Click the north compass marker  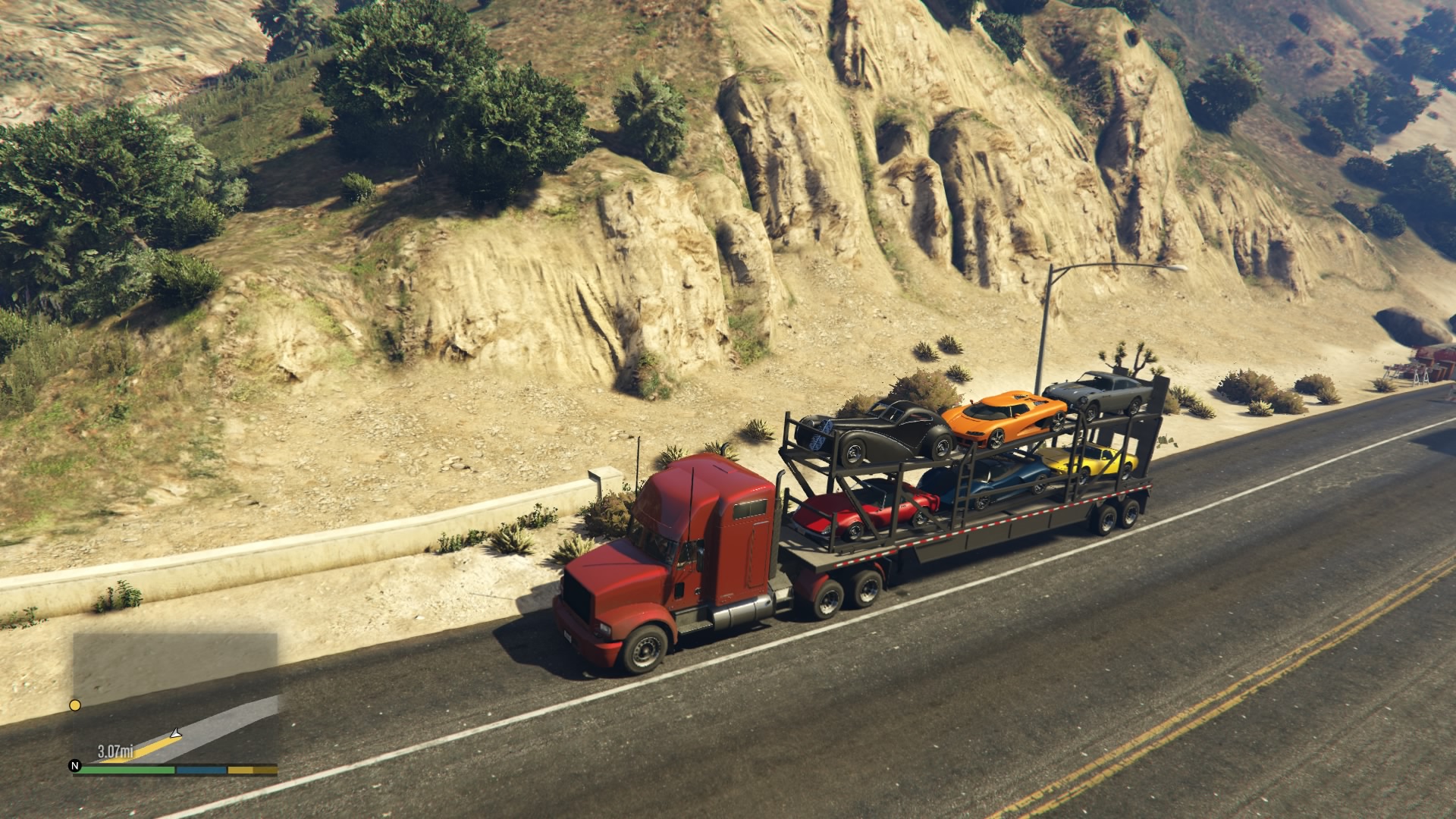75,766
